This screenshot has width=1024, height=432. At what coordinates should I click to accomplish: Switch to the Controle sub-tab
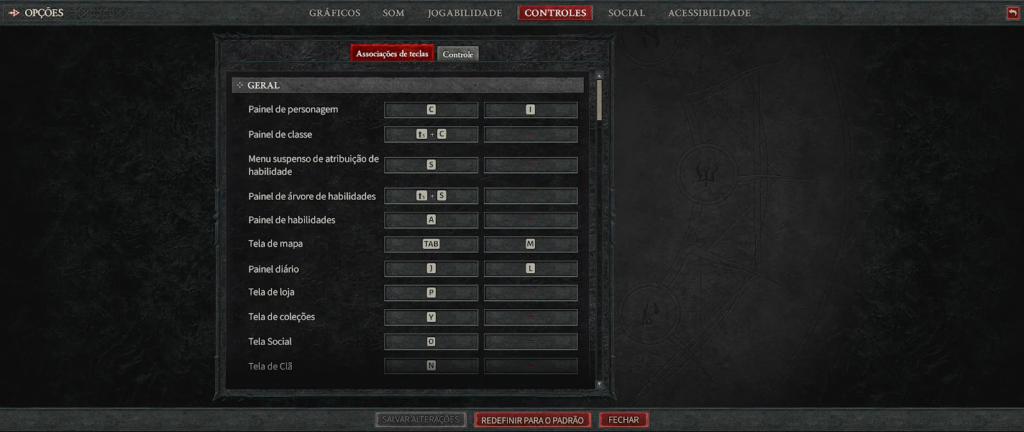click(x=458, y=54)
